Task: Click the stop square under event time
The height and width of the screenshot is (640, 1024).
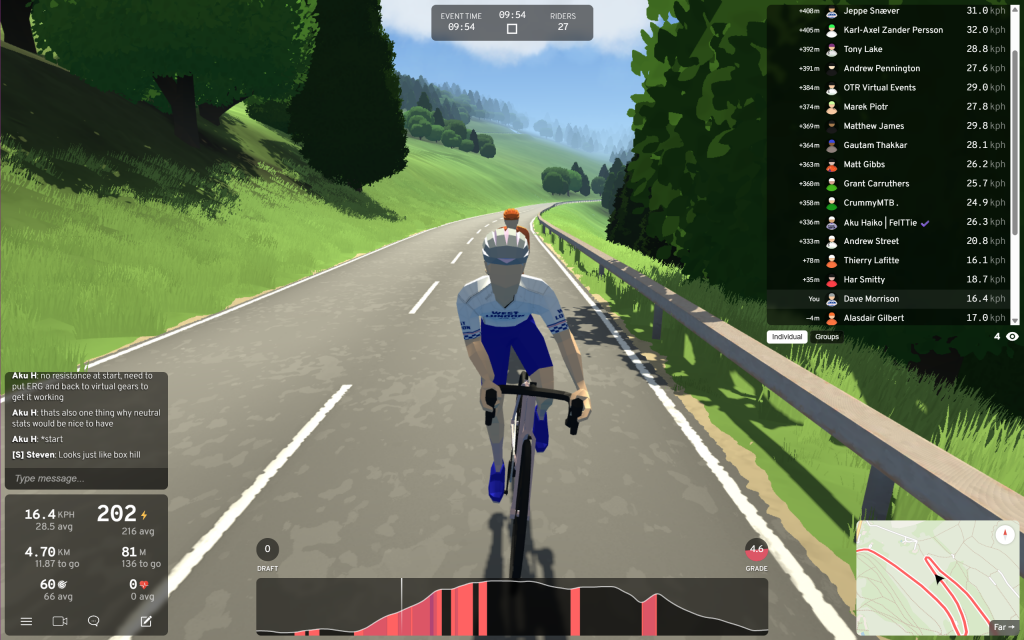Action: [512, 29]
